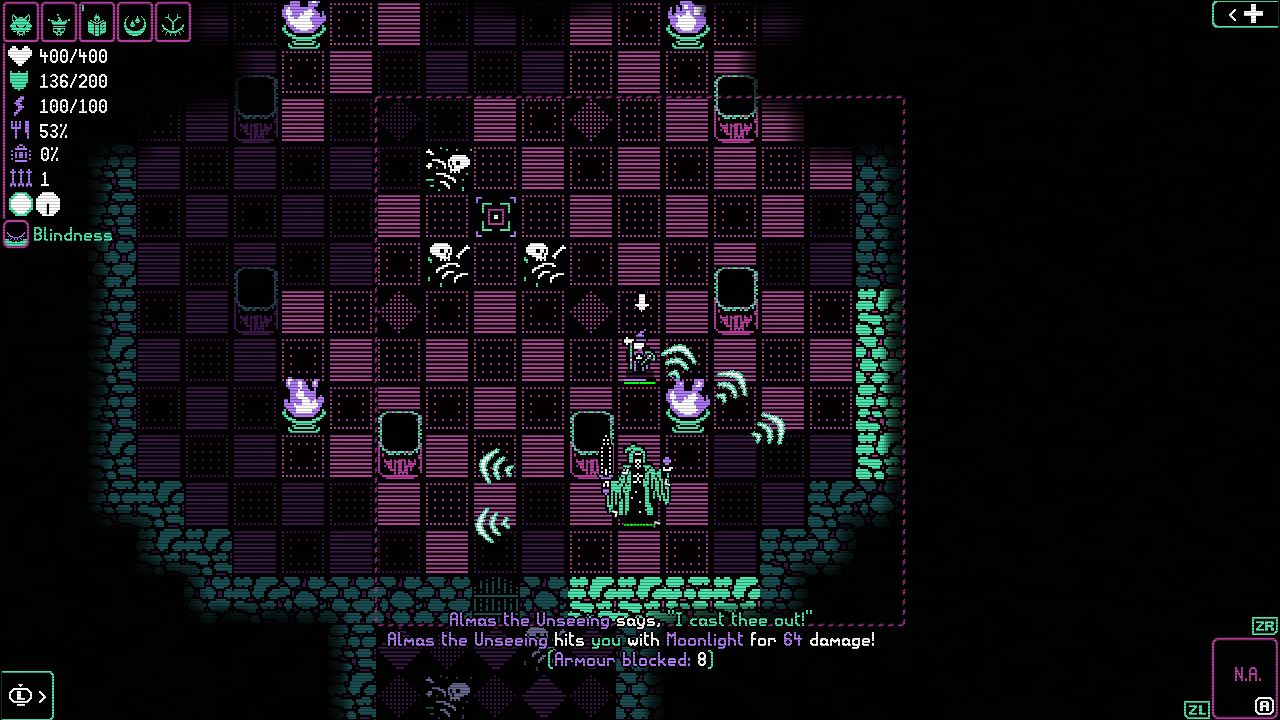Select the rooted eye ability icon
Screen dimensions: 1280x720
tap(174, 22)
